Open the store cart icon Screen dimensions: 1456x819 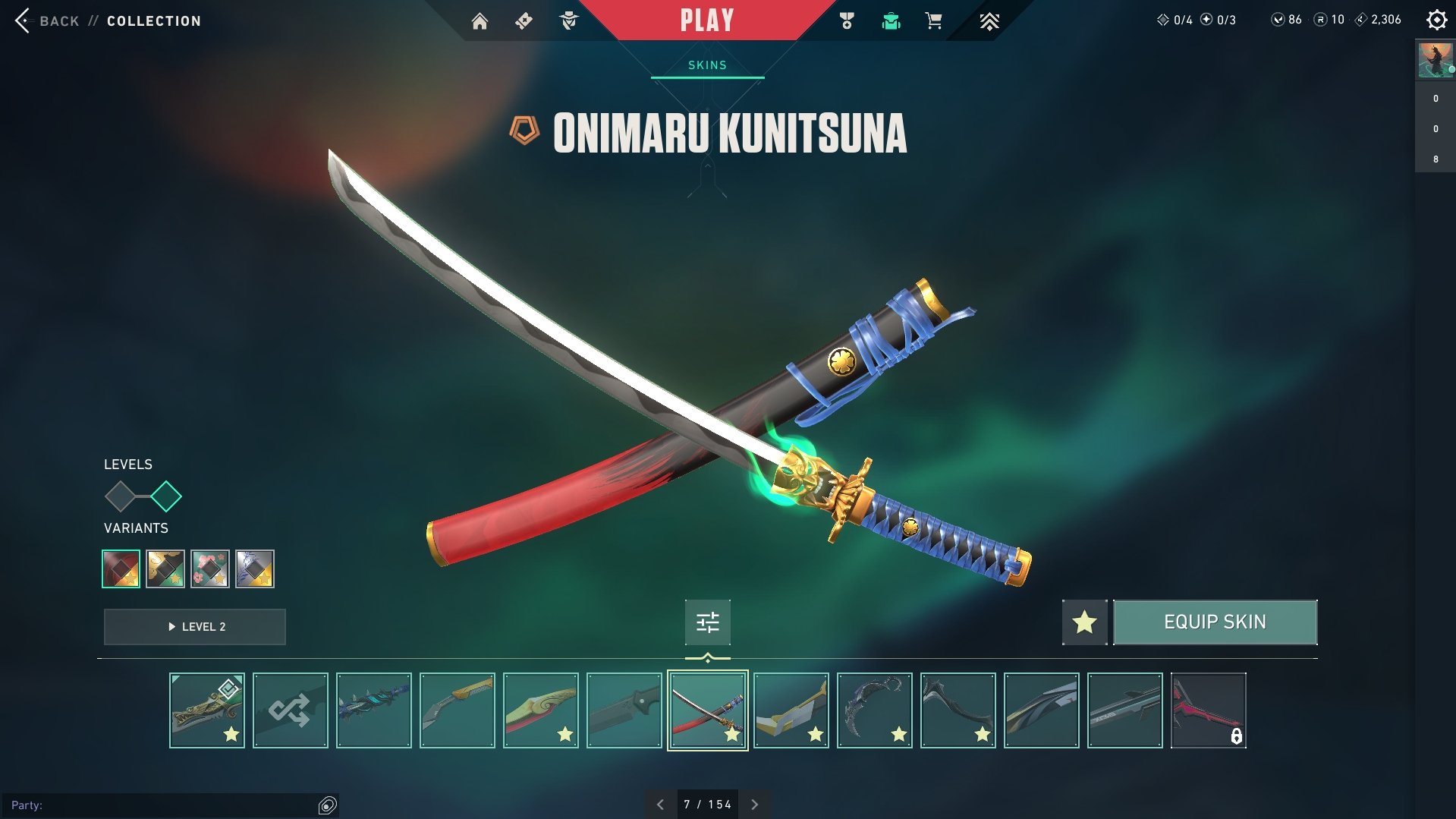pos(933,21)
